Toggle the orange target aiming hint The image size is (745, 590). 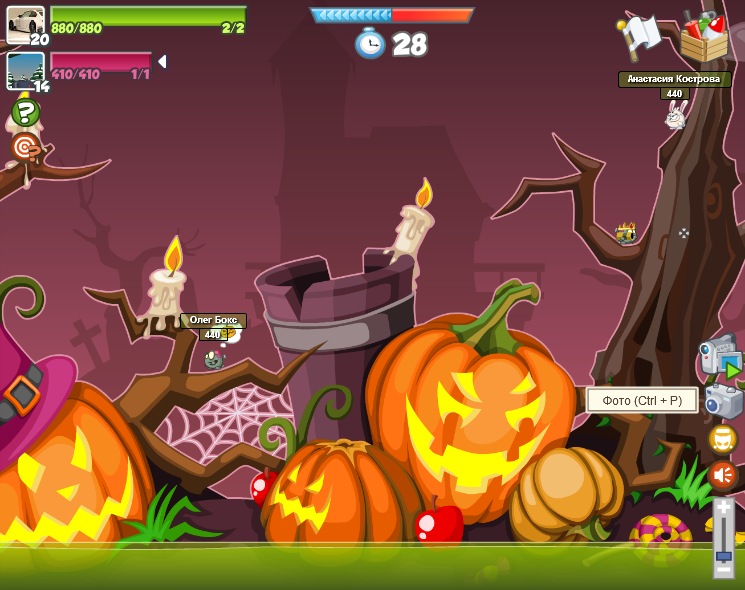pos(25,148)
